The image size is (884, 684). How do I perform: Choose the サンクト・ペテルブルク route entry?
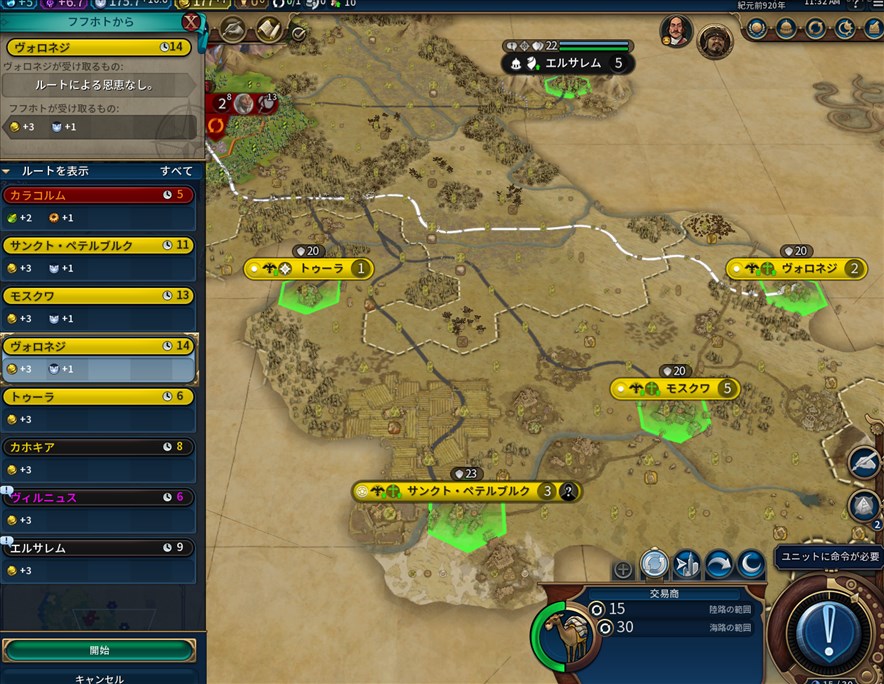(x=98, y=245)
